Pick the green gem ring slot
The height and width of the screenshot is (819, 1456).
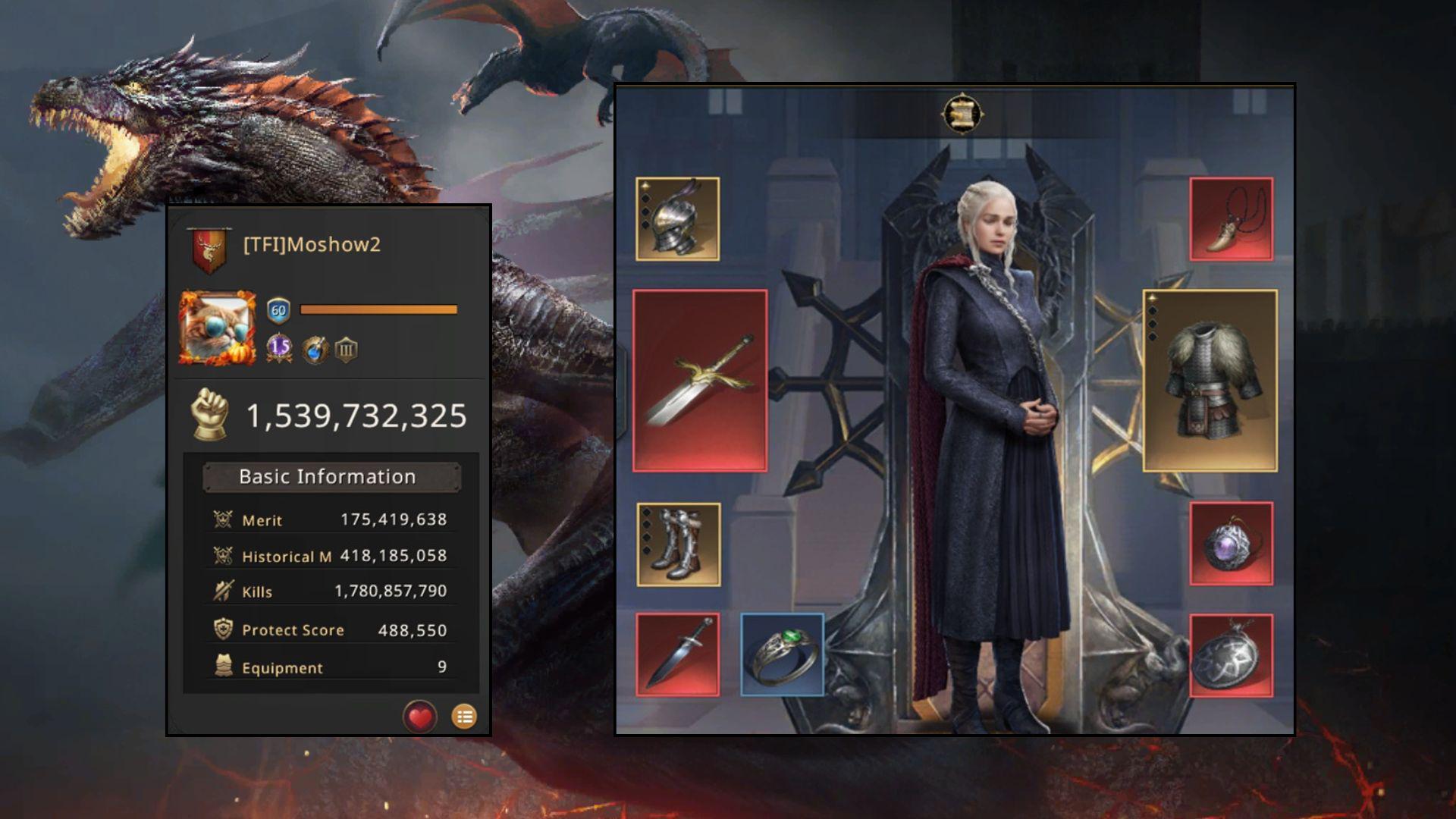[x=782, y=655]
